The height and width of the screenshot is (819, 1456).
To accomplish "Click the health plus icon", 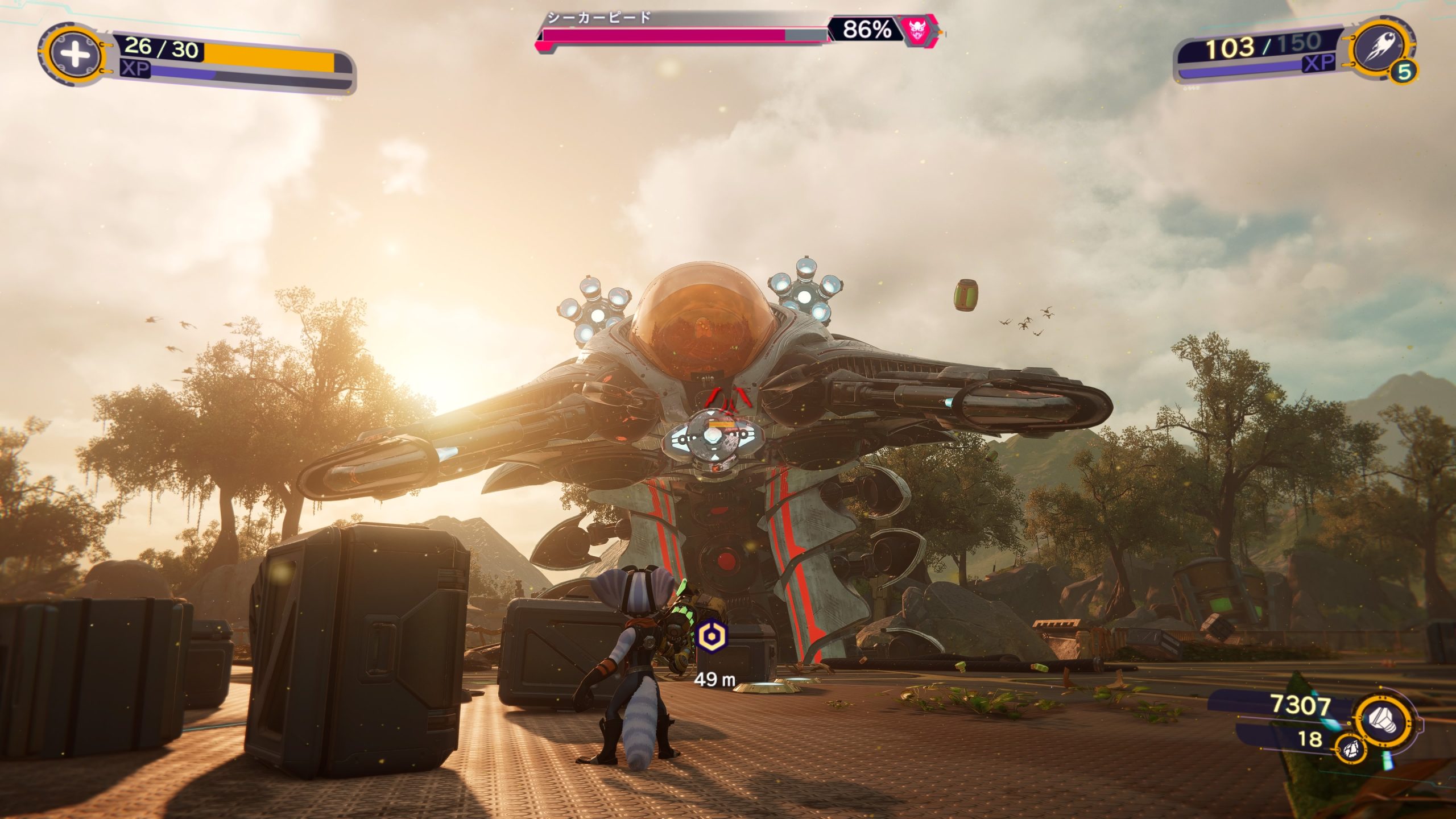I will [75, 55].
